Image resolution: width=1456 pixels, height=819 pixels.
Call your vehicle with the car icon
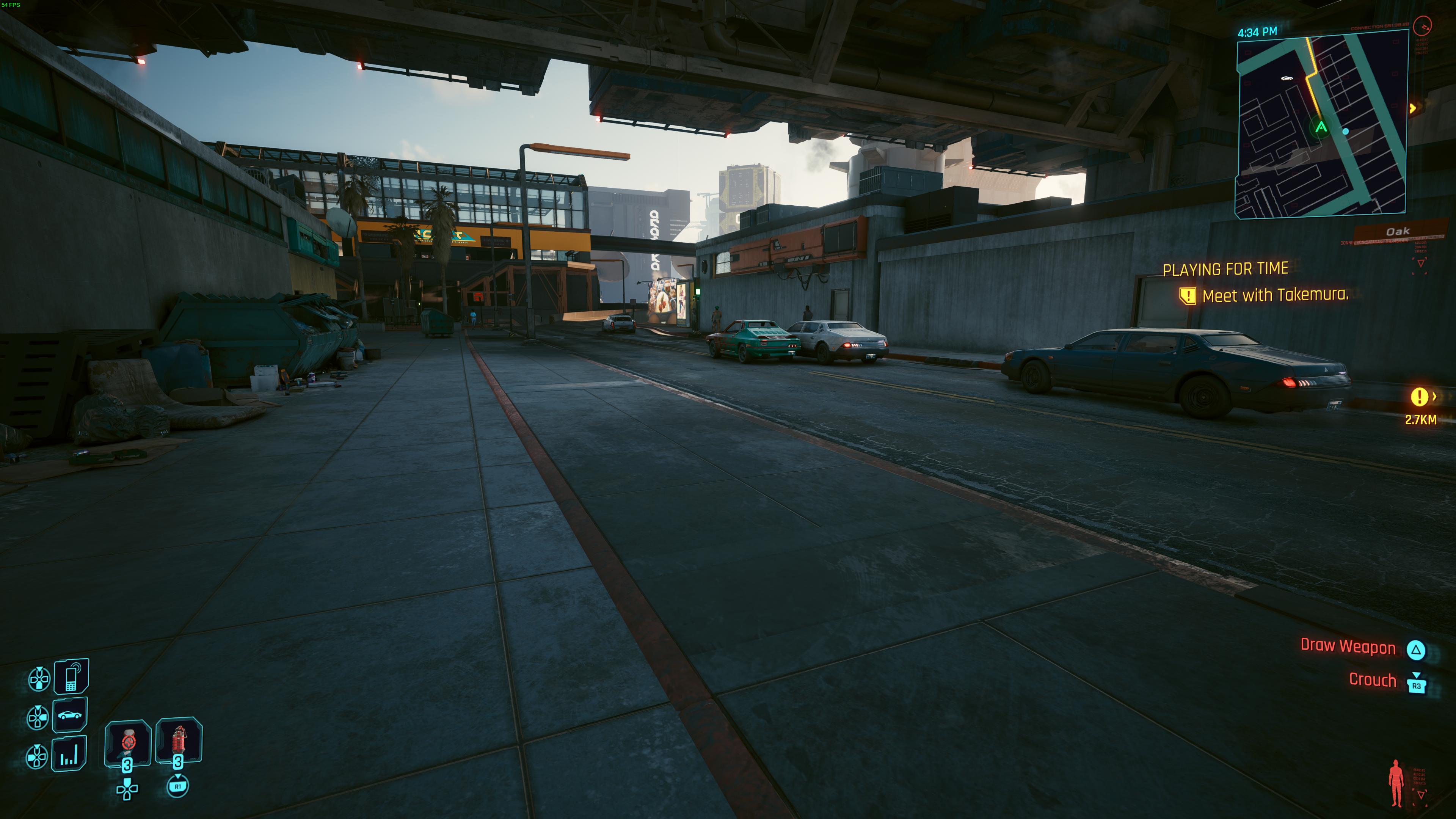(x=70, y=715)
